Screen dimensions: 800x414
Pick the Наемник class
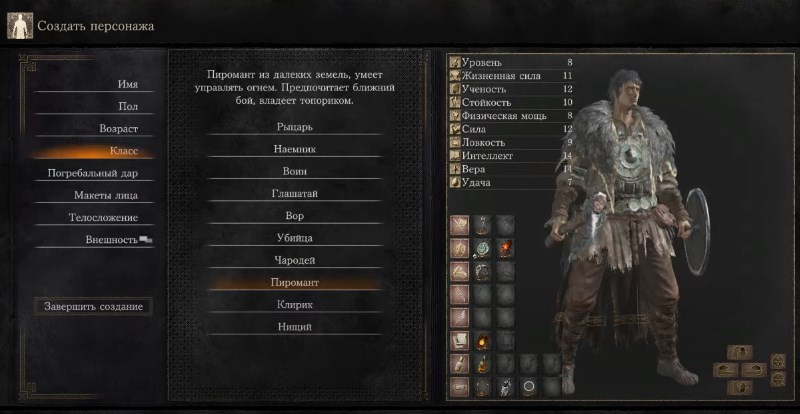[294, 149]
